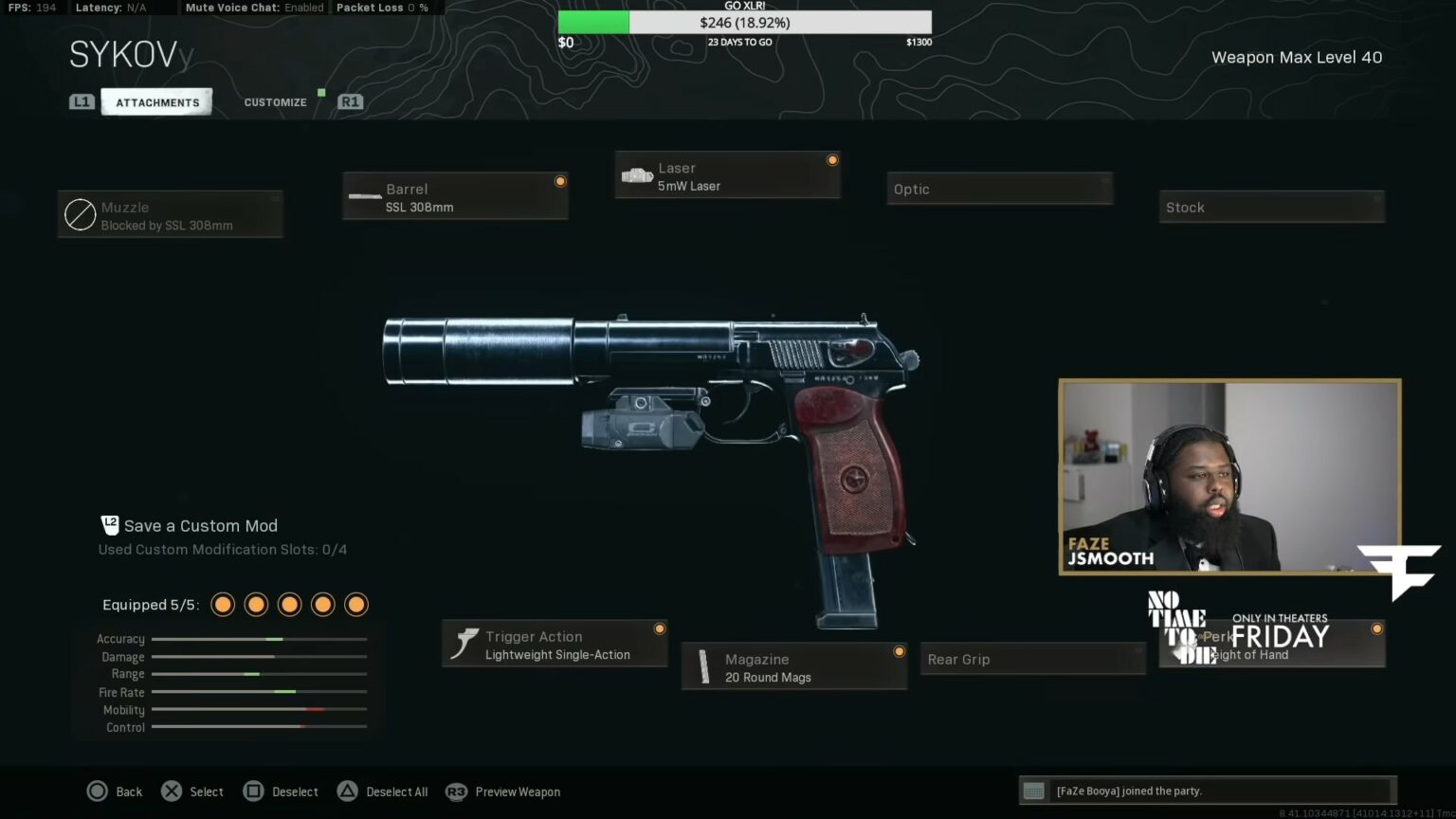
Task: Click the R3 Preview Weapon icon
Action: pos(456,791)
